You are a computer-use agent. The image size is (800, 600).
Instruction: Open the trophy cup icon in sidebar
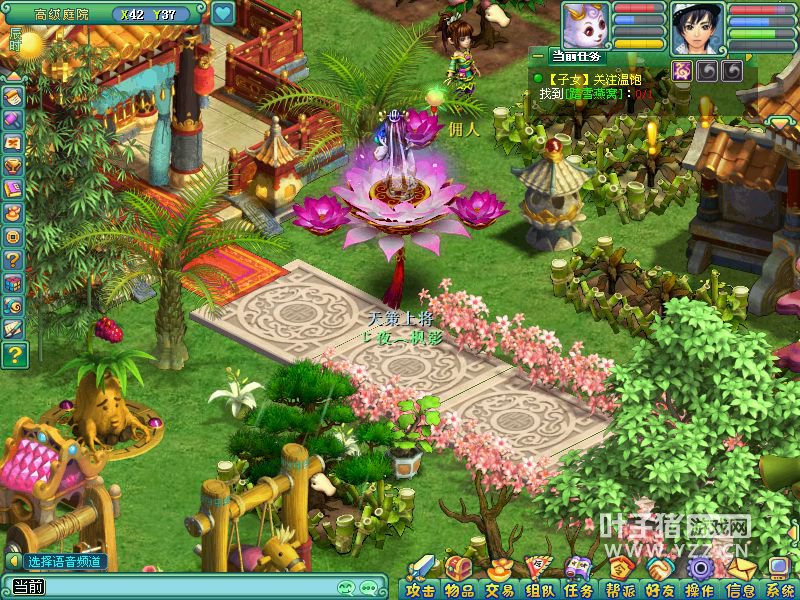click(x=14, y=164)
